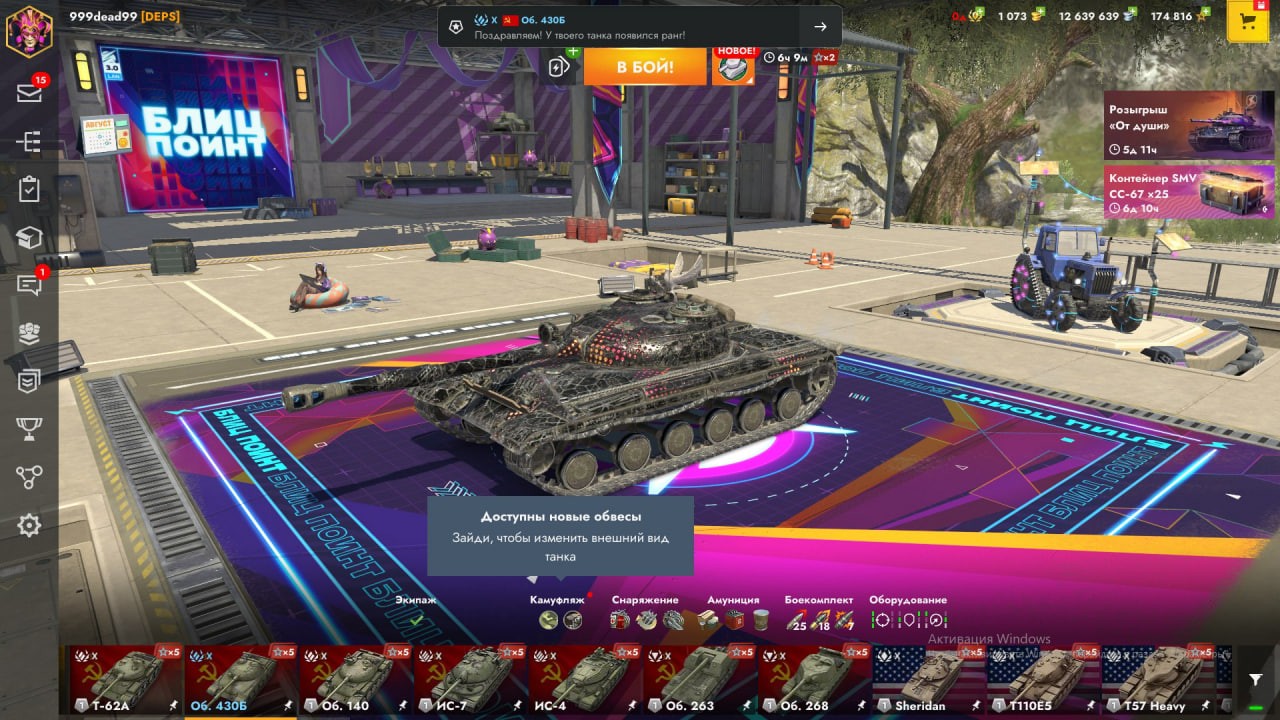
Task: Open the shop via the cart icon
Action: pos(1247,22)
